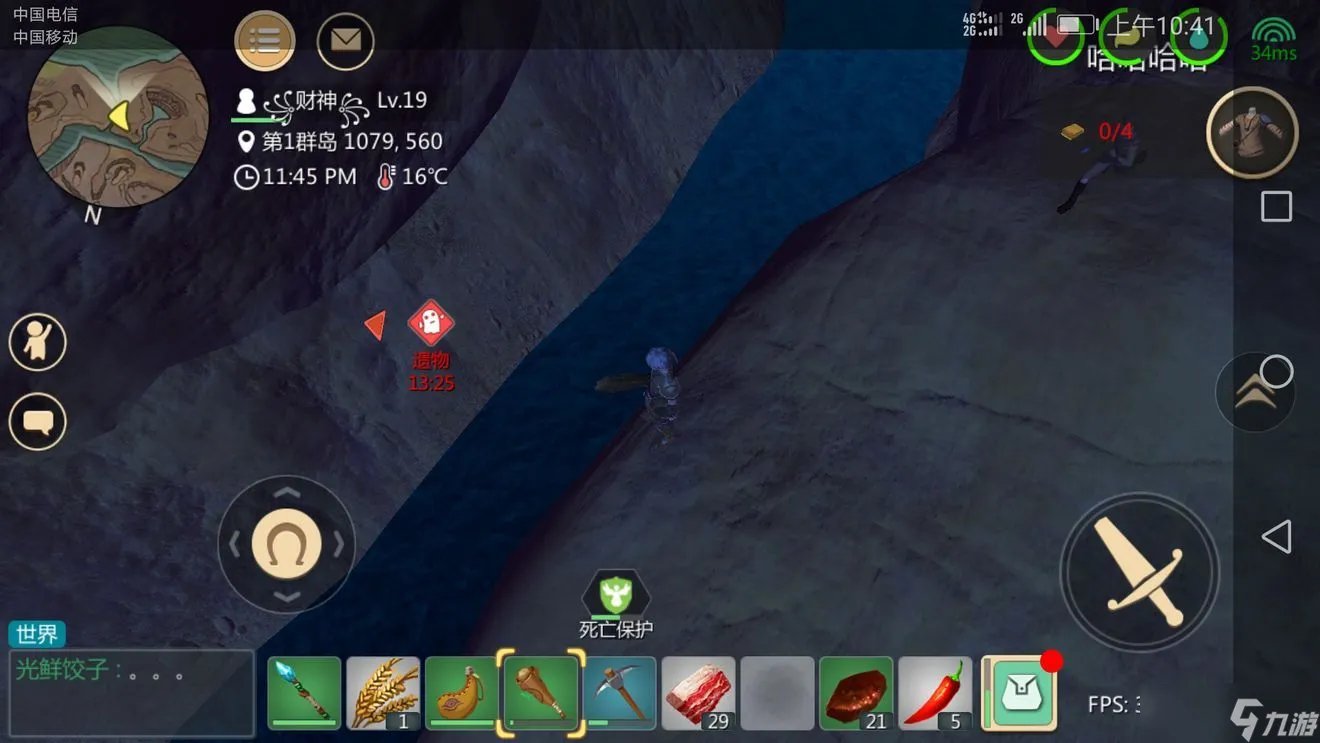This screenshot has height=743, width=1320.
Task: Select the pickaxe hotbar slot
Action: pos(620,692)
